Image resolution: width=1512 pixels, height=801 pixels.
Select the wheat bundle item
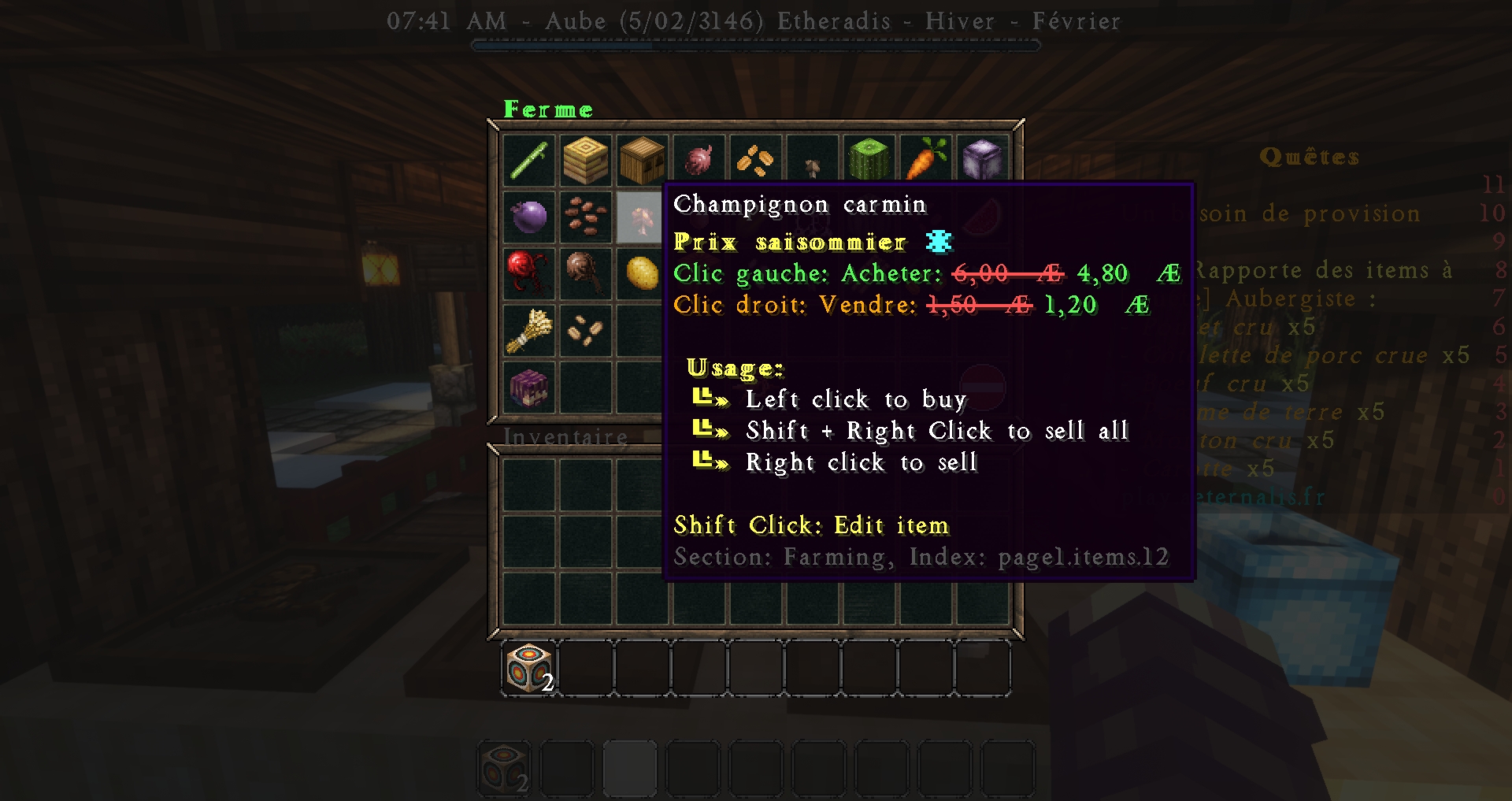click(x=528, y=330)
